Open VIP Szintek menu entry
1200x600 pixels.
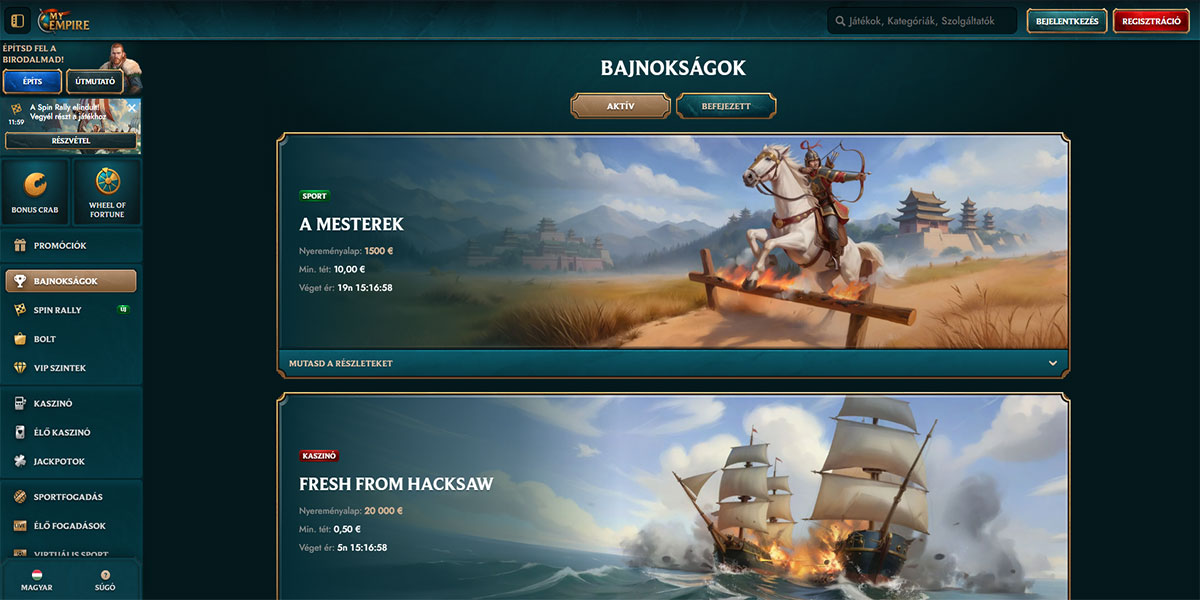tap(60, 368)
